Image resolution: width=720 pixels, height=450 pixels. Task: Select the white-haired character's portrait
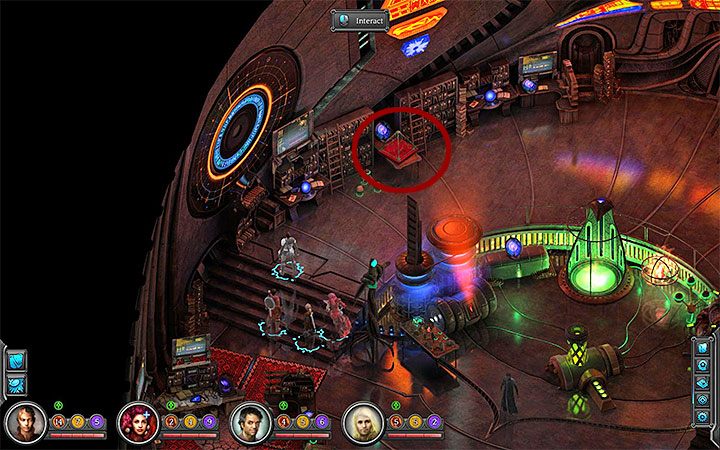[x=363, y=423]
